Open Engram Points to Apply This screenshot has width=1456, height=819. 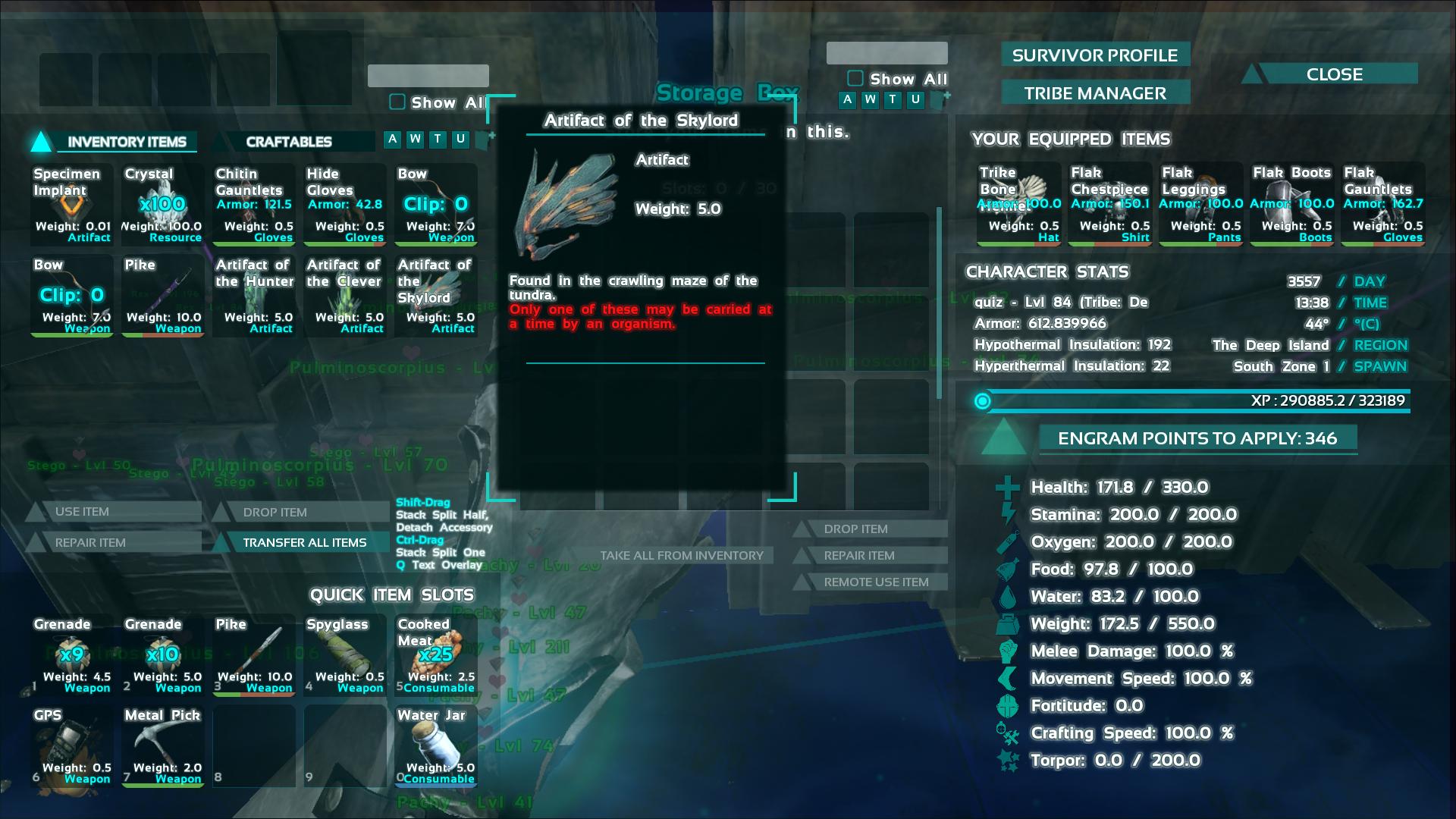coord(1197,438)
